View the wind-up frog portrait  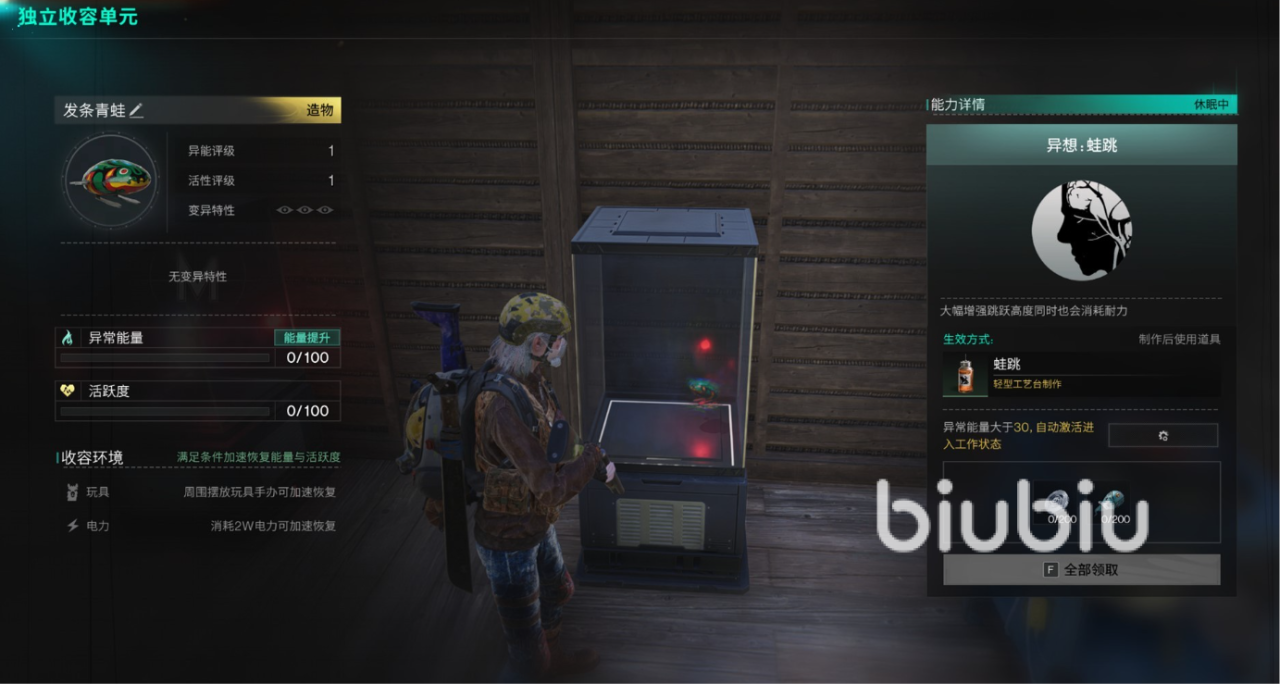pyautogui.click(x=111, y=183)
